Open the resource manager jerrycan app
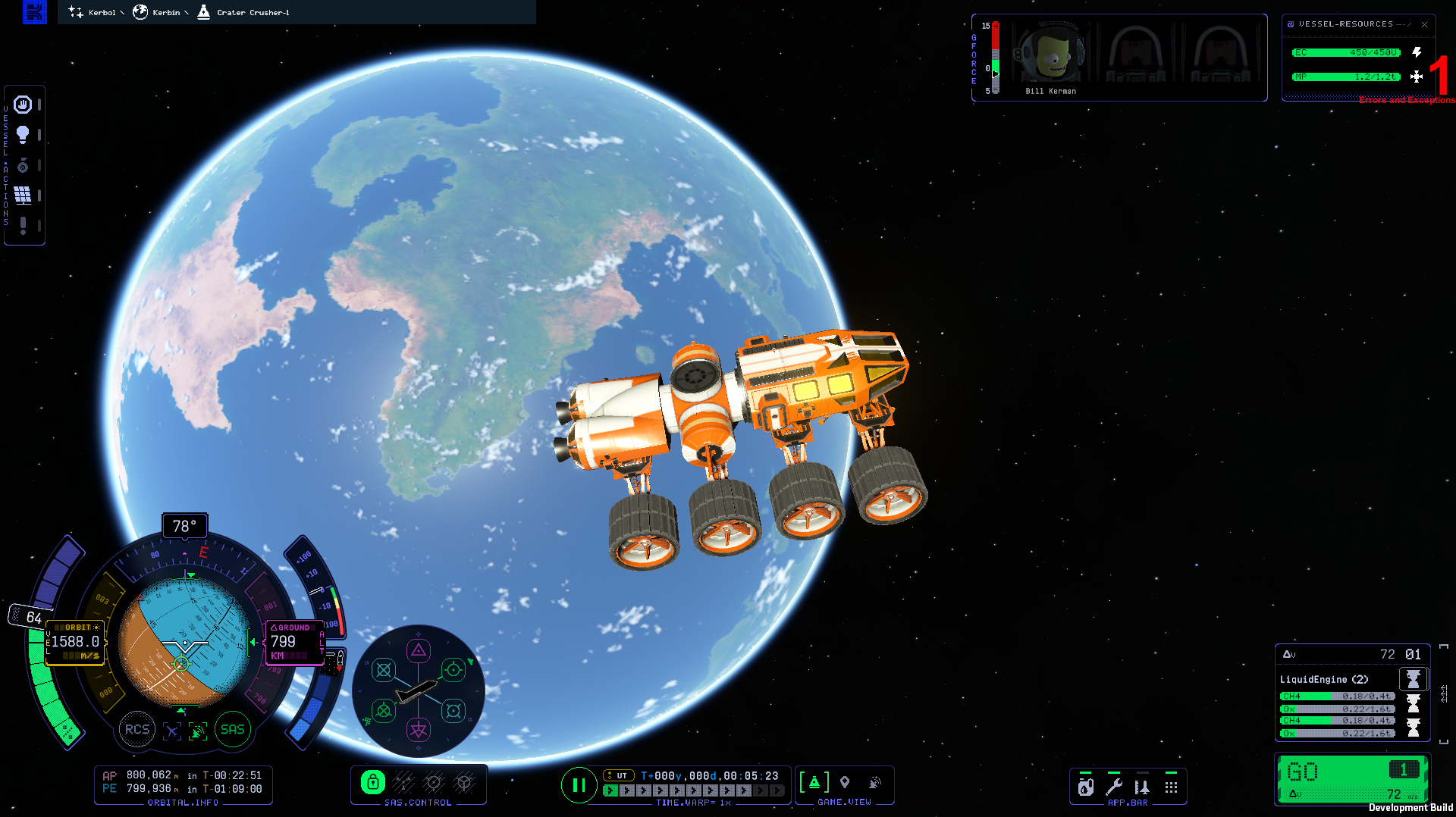Screen dimensions: 1456x817 (x=1086, y=787)
